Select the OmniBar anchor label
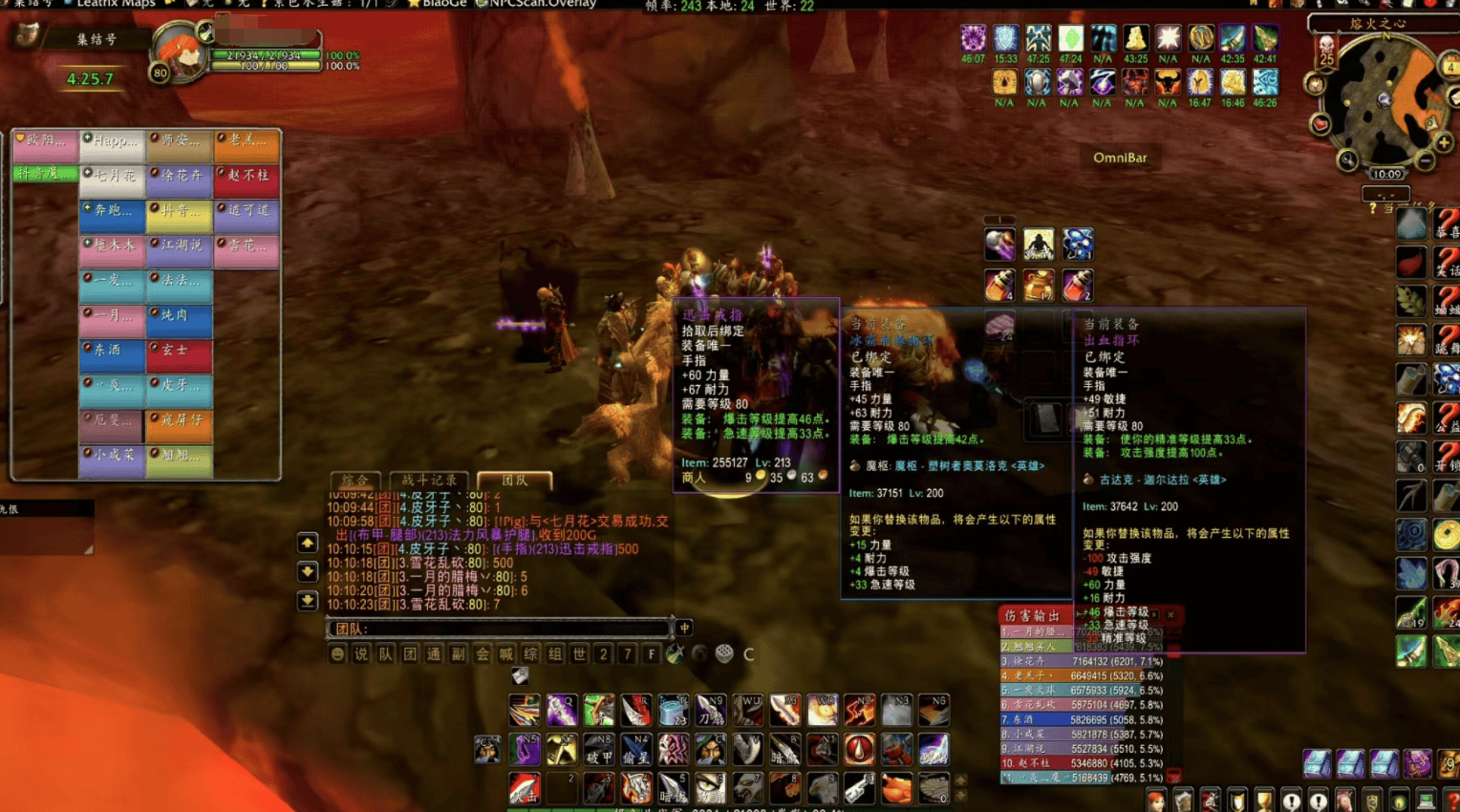 pyautogui.click(x=1120, y=158)
